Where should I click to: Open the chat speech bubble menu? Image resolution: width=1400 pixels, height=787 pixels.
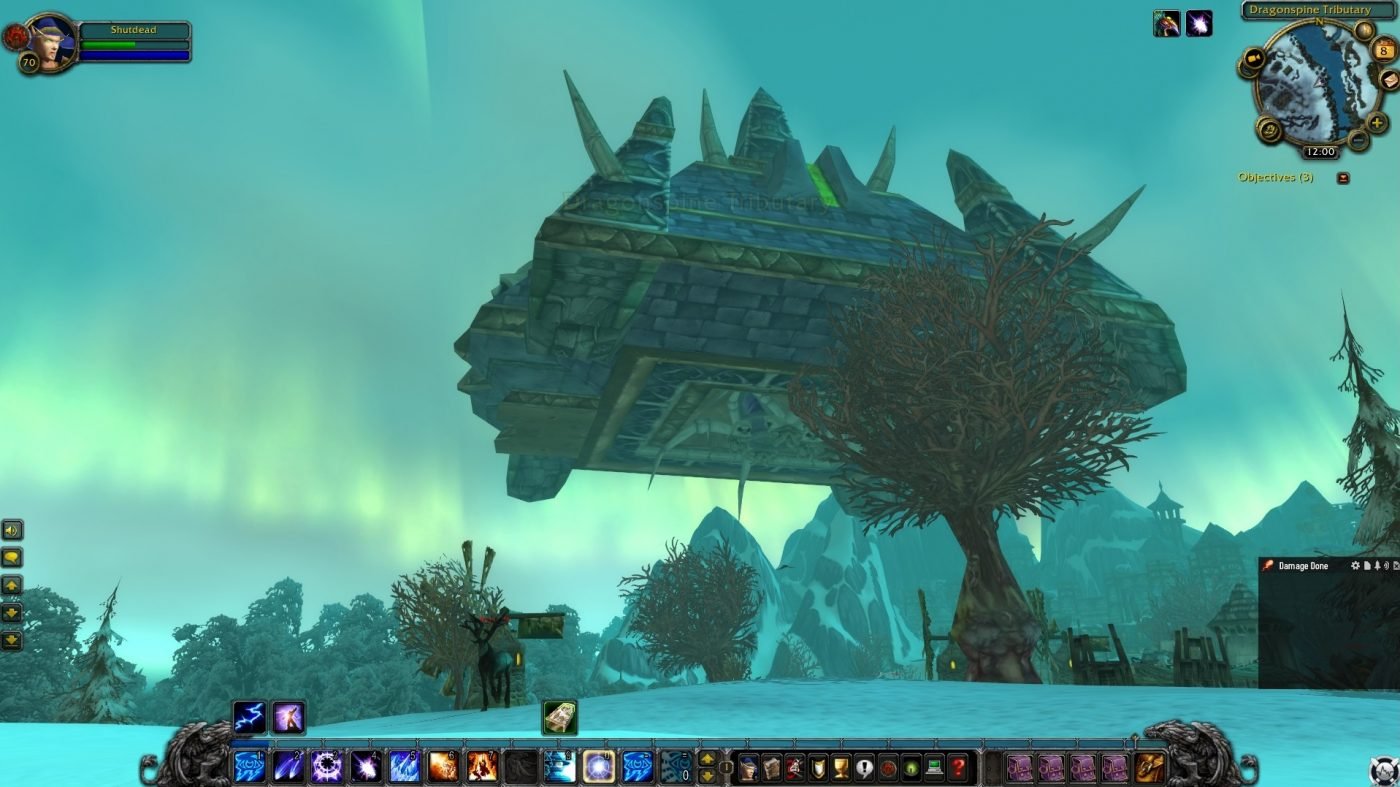point(12,558)
